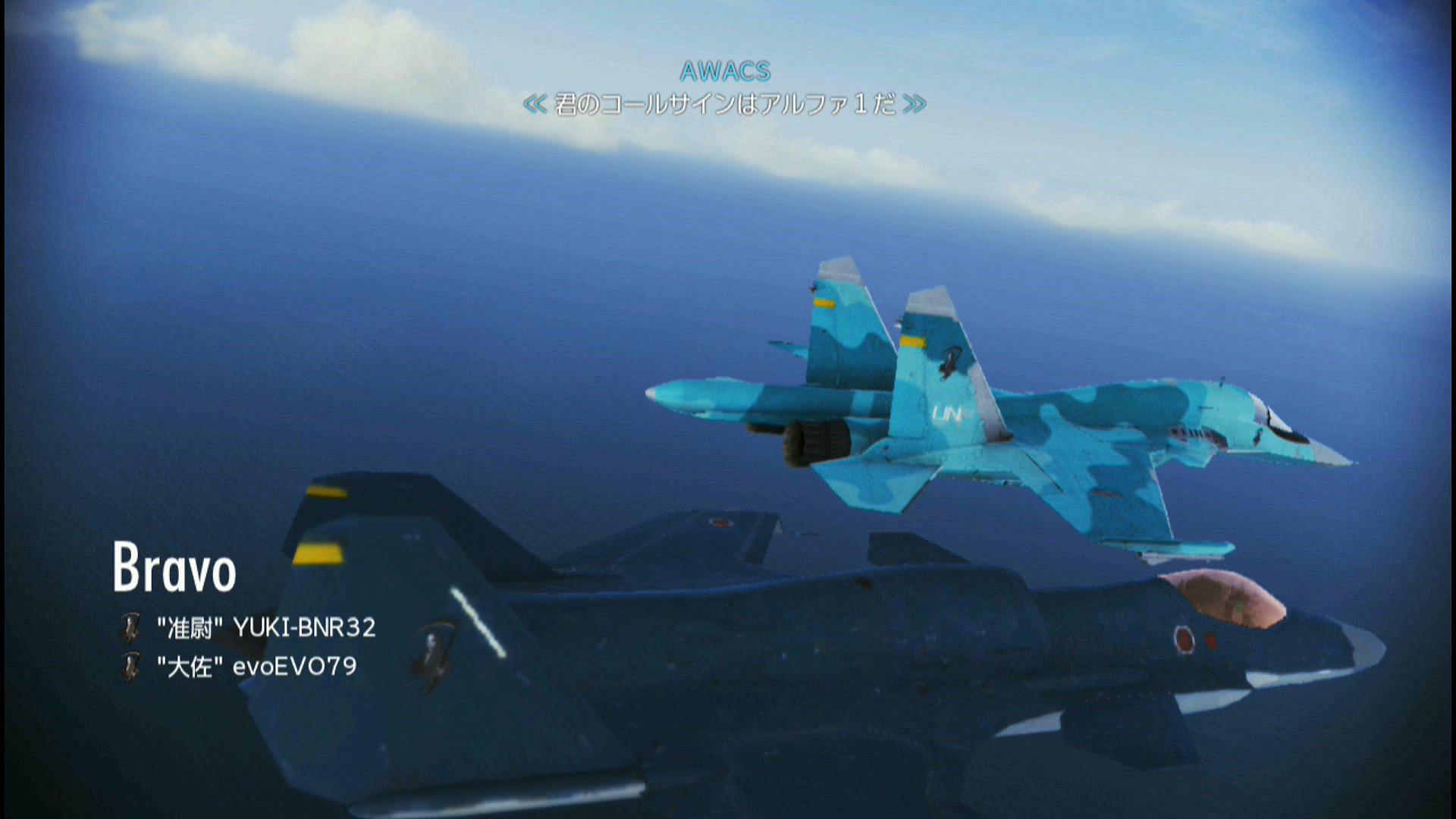Select player row evoEVO79
Image resolution: width=1456 pixels, height=819 pixels.
point(256,667)
